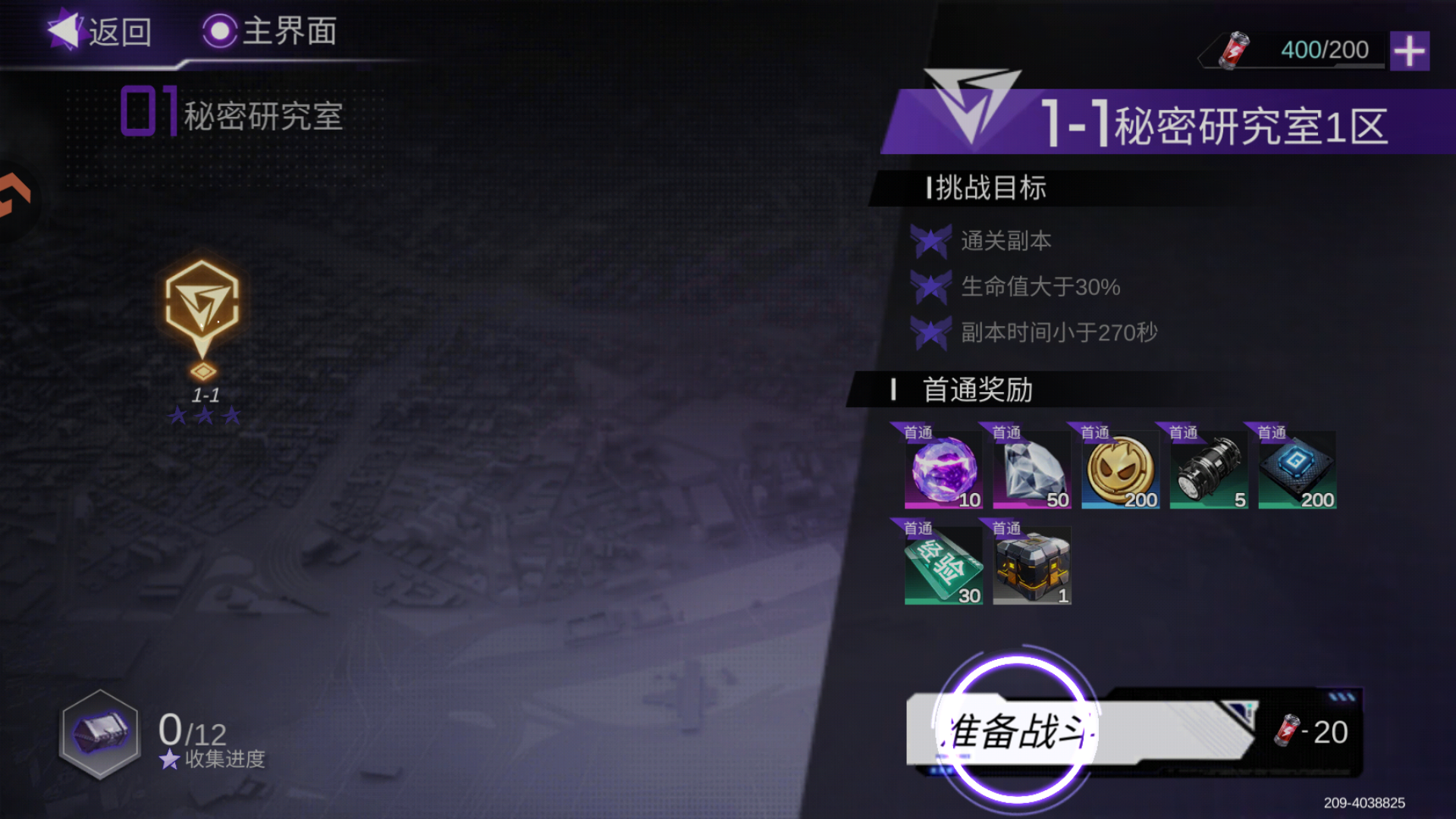Click the 返回 back button
The height and width of the screenshot is (819, 1456).
[106, 32]
